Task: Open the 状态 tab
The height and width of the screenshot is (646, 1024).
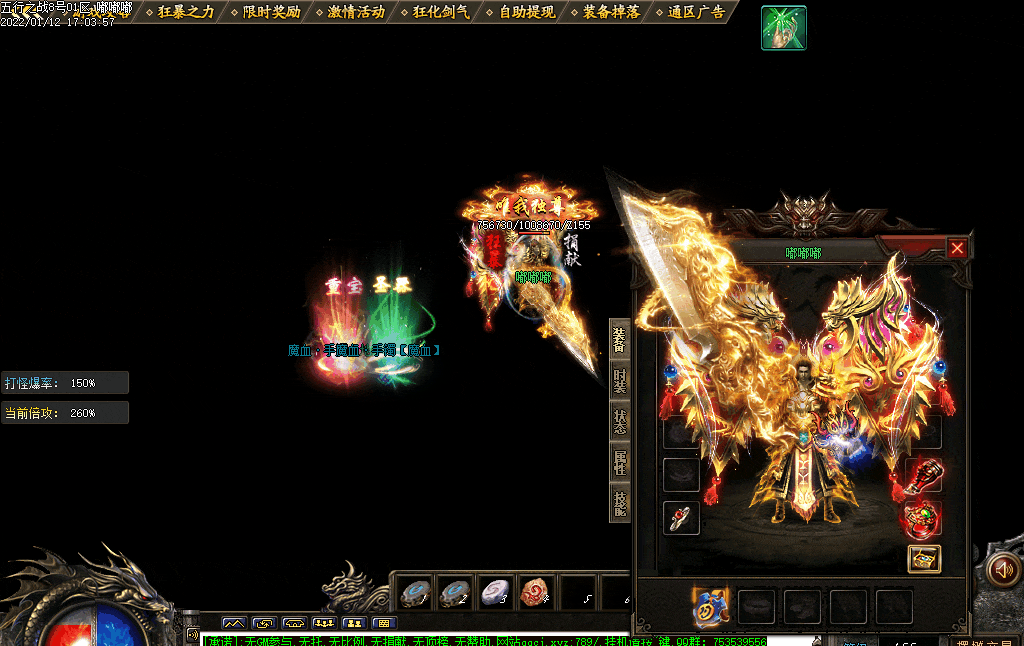Action: (620, 421)
